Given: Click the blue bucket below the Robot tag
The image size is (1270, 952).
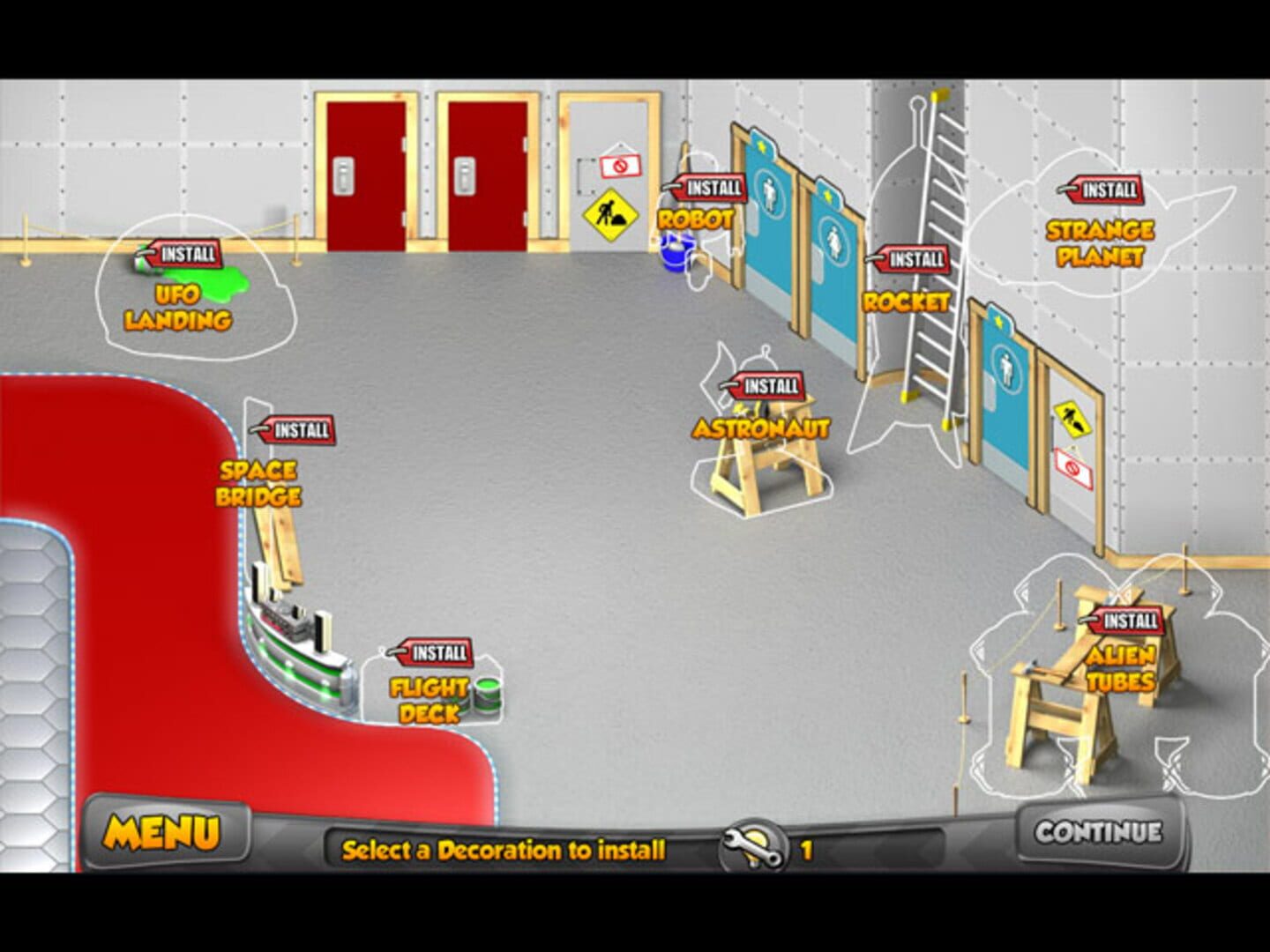Looking at the screenshot, I should click(674, 256).
